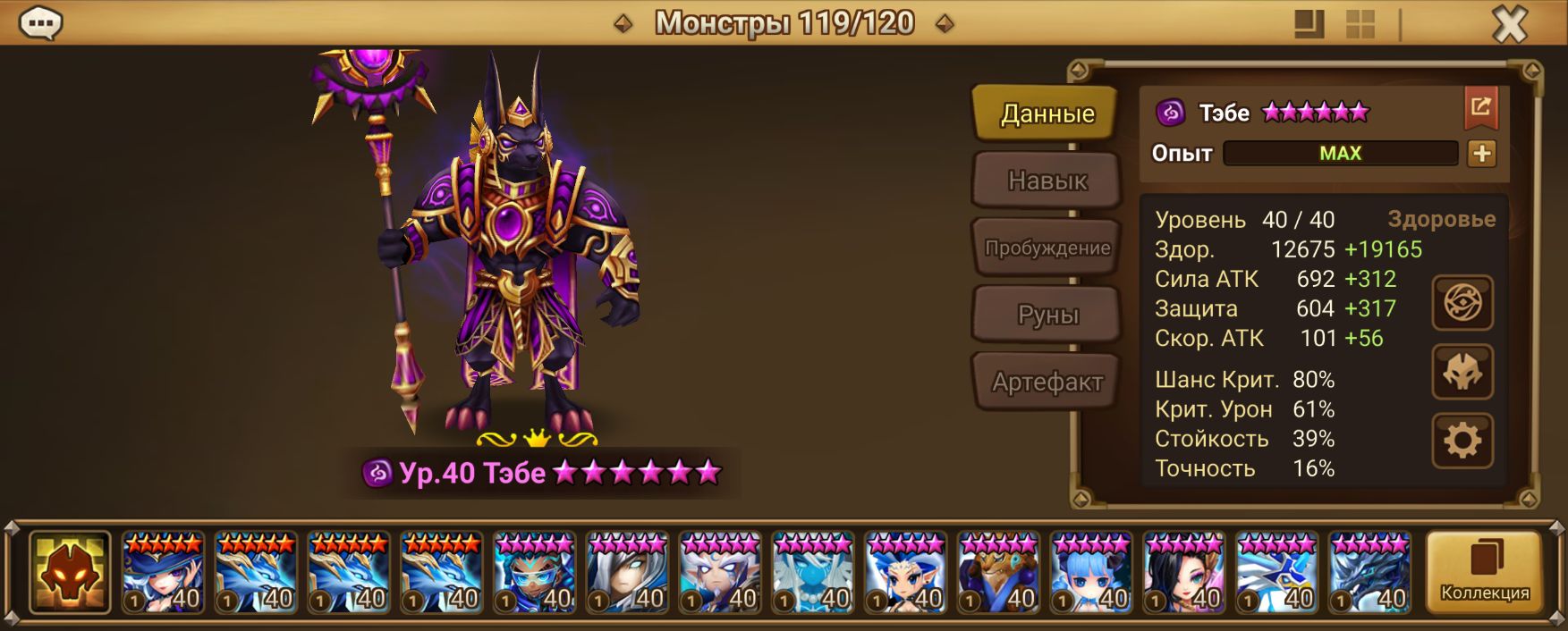
Task: Choose the masked monster with blue goggles
Action: [534, 572]
